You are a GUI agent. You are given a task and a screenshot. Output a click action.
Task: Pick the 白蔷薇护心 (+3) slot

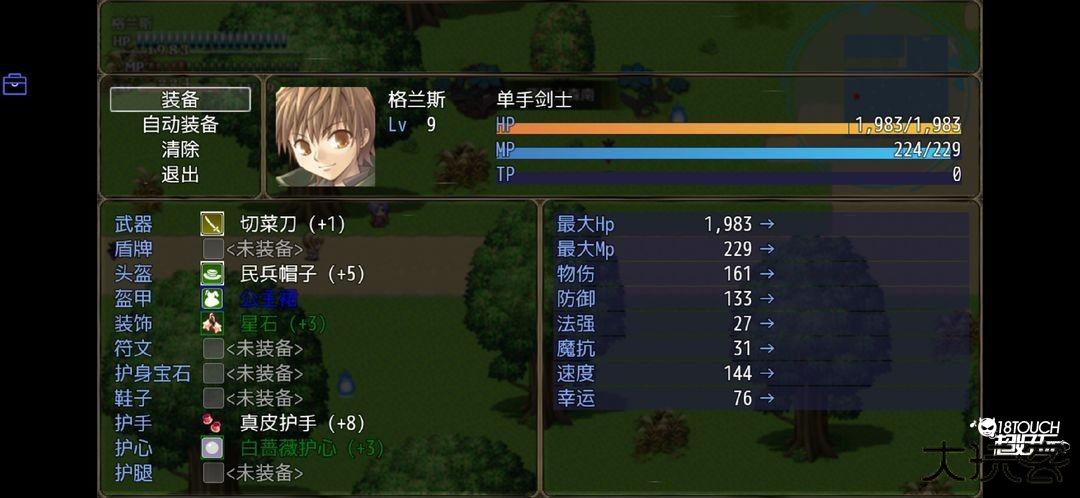coord(311,448)
